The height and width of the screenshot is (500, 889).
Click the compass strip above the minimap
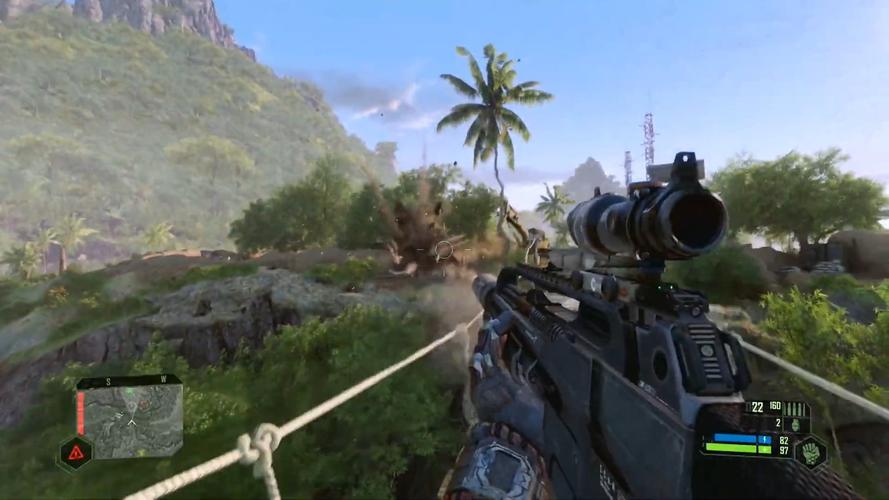[x=128, y=381]
